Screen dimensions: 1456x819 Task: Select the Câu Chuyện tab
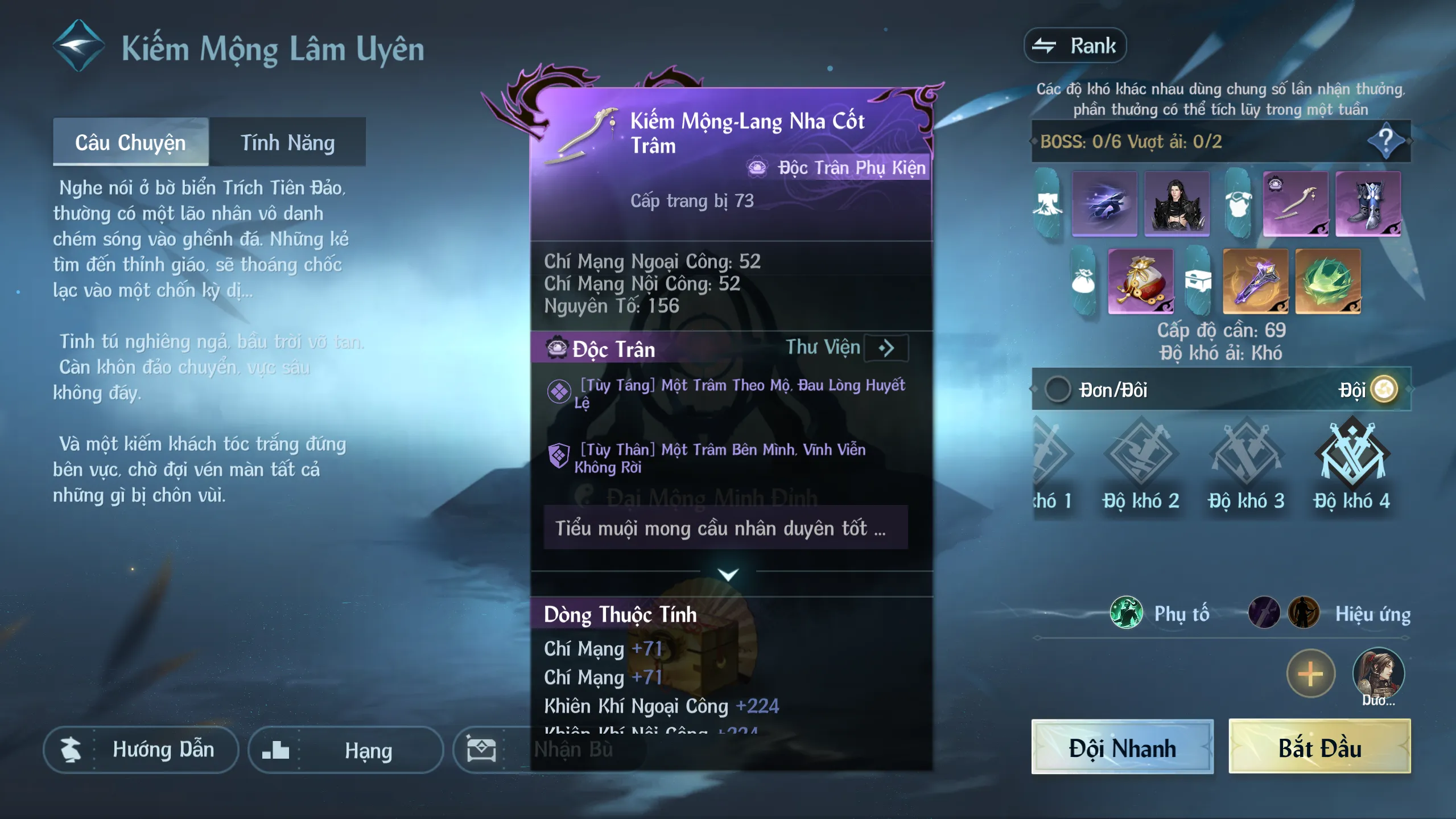[130, 142]
